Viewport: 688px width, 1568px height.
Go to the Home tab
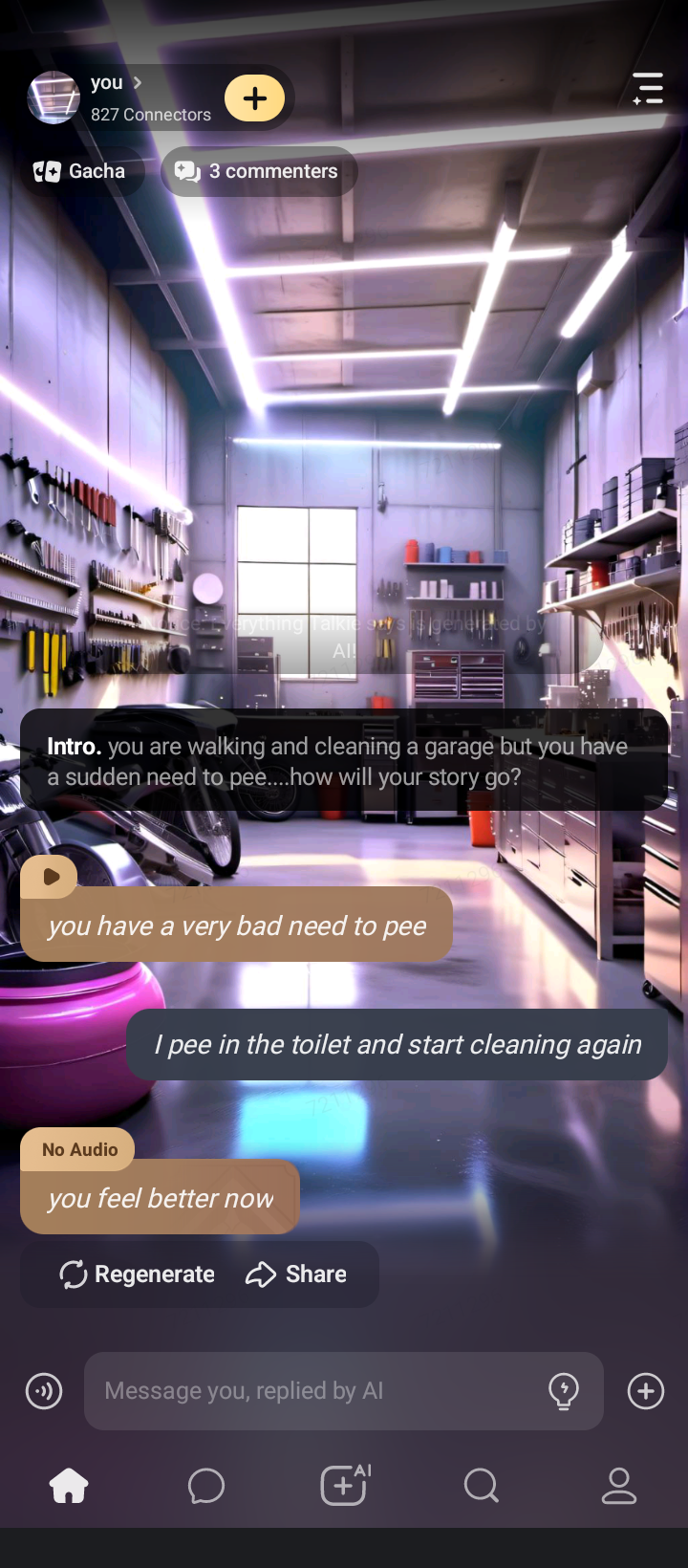coord(69,1486)
